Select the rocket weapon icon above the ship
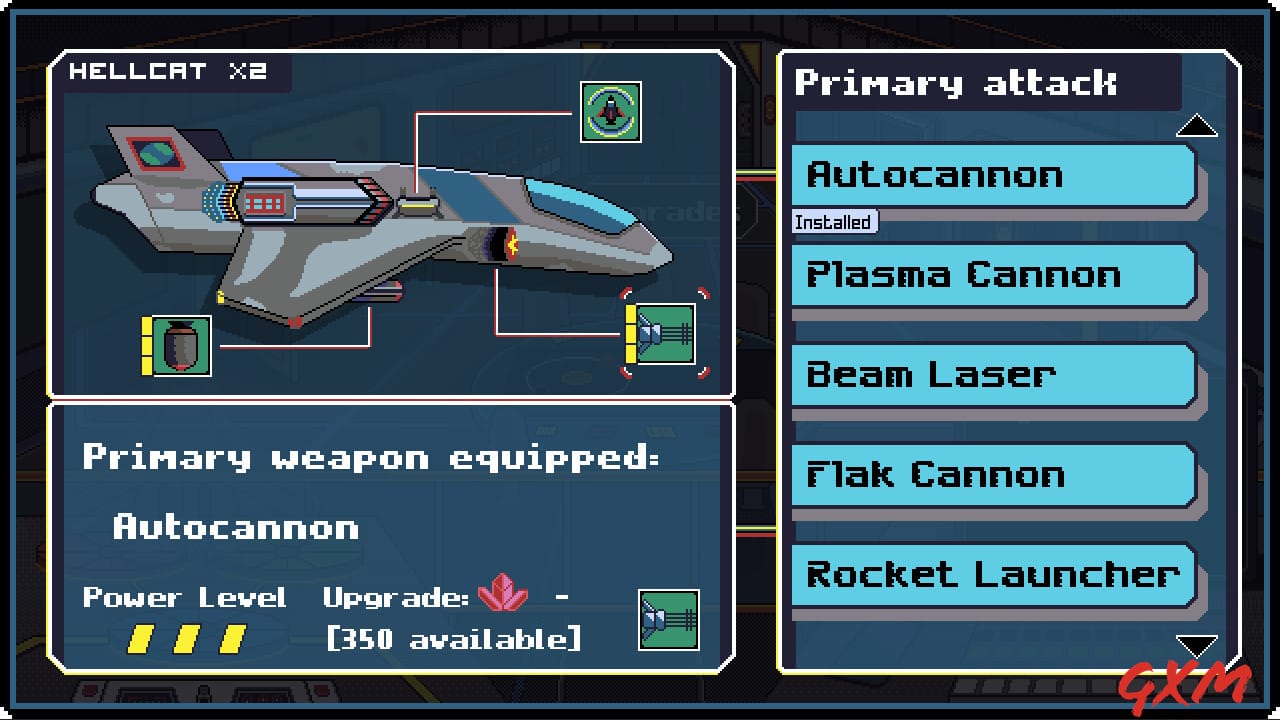Screen dimensions: 1280x720 click(x=610, y=111)
